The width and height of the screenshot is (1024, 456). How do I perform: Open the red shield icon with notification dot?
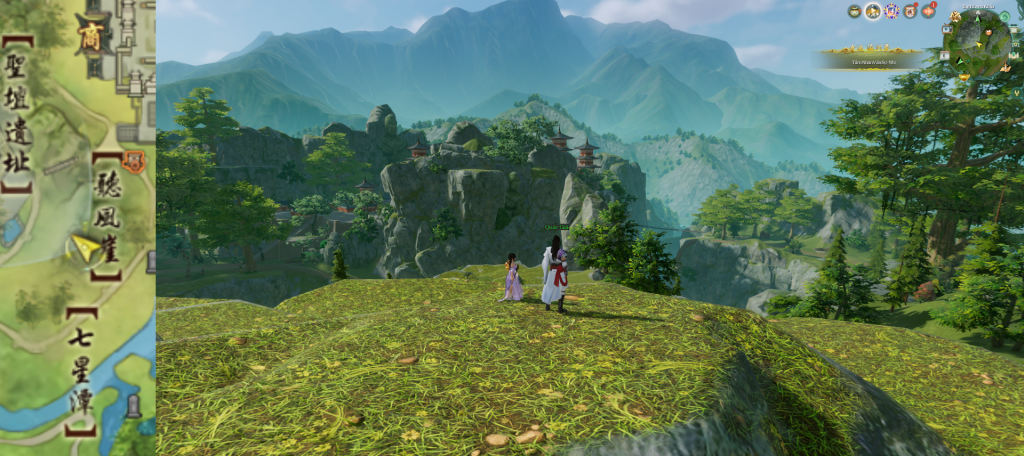[910, 12]
